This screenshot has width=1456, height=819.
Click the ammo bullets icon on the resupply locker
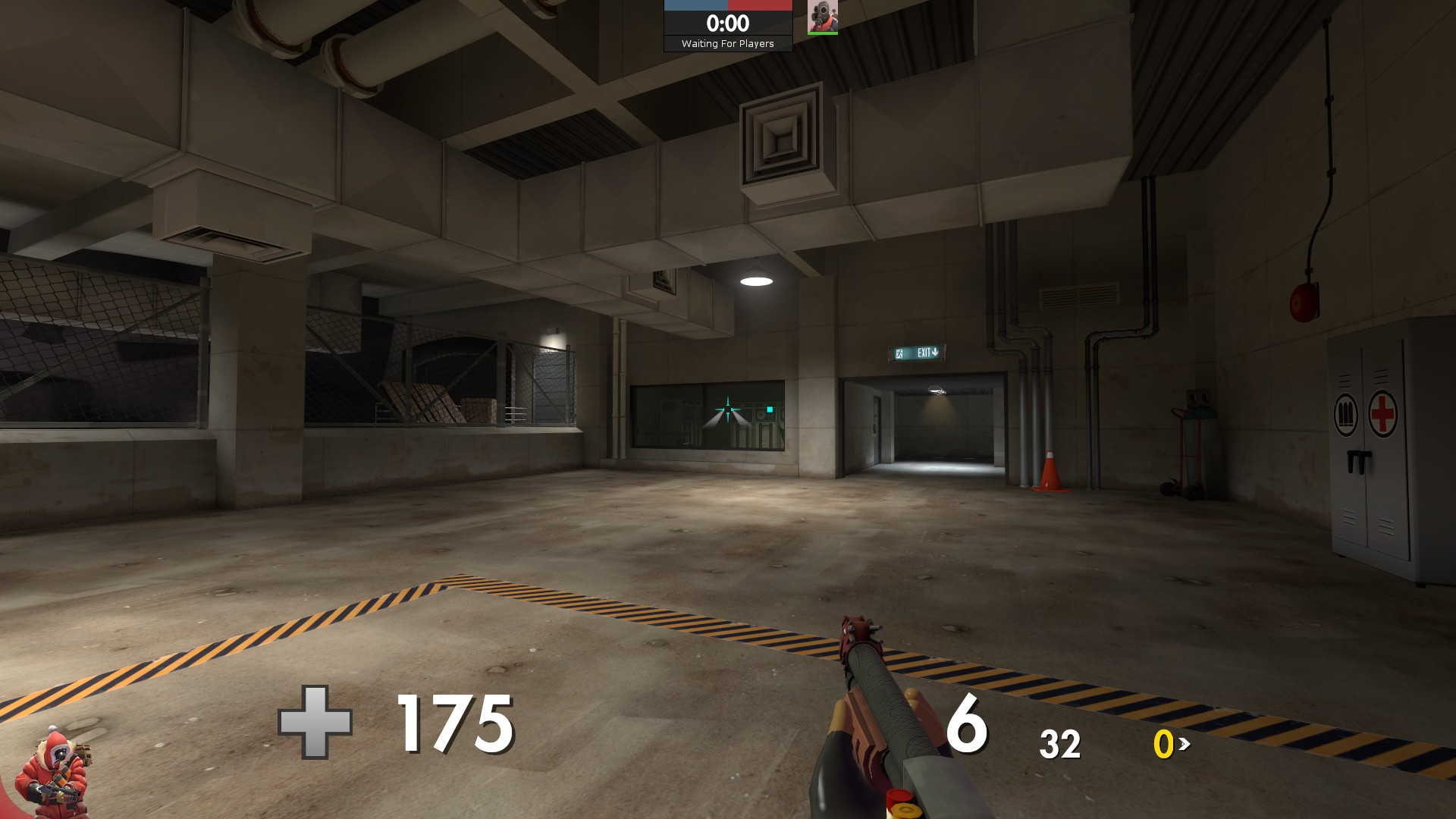1346,414
